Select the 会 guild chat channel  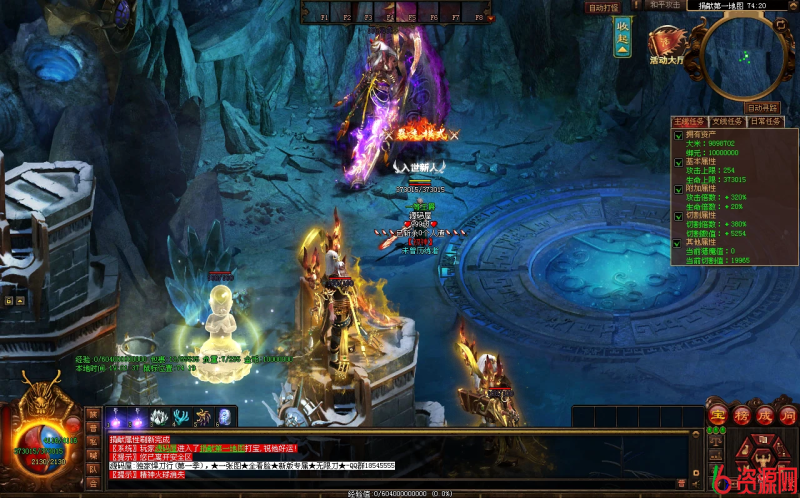coord(93,481)
